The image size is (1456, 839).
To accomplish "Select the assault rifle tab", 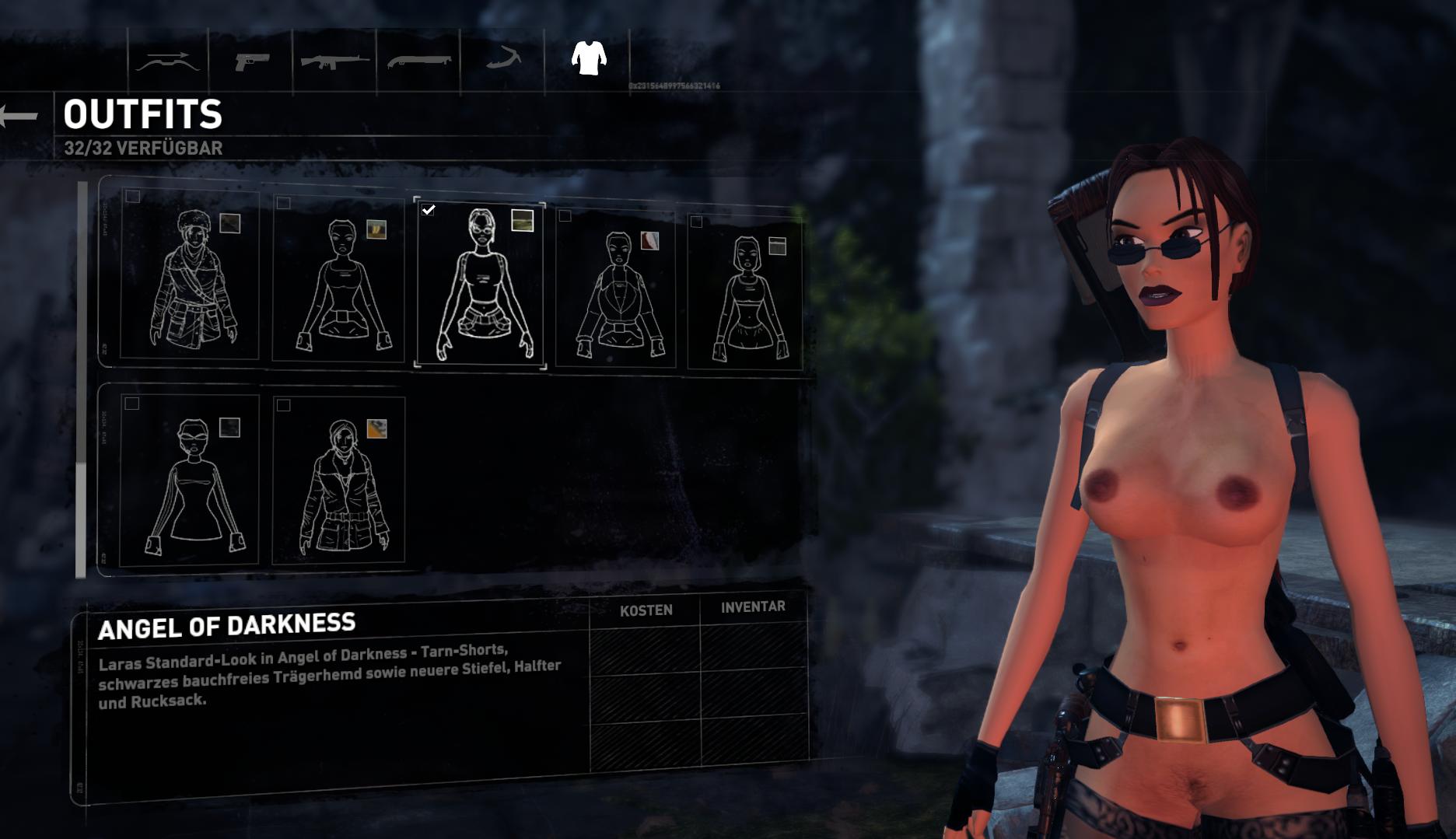I will pyautogui.click(x=334, y=61).
